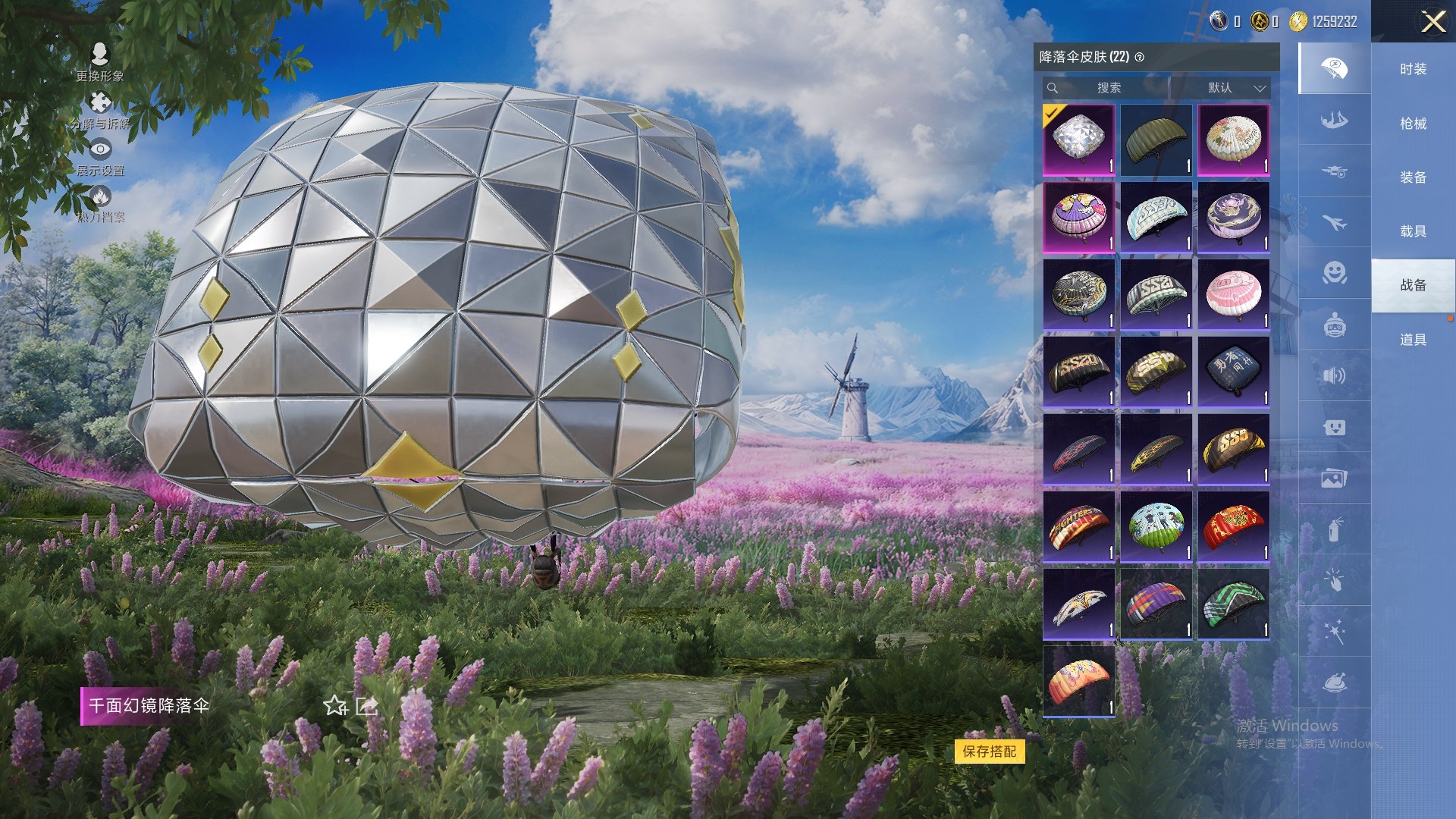Select the olive green parachute skin
Screen dimensions: 1456x819
1156,140
